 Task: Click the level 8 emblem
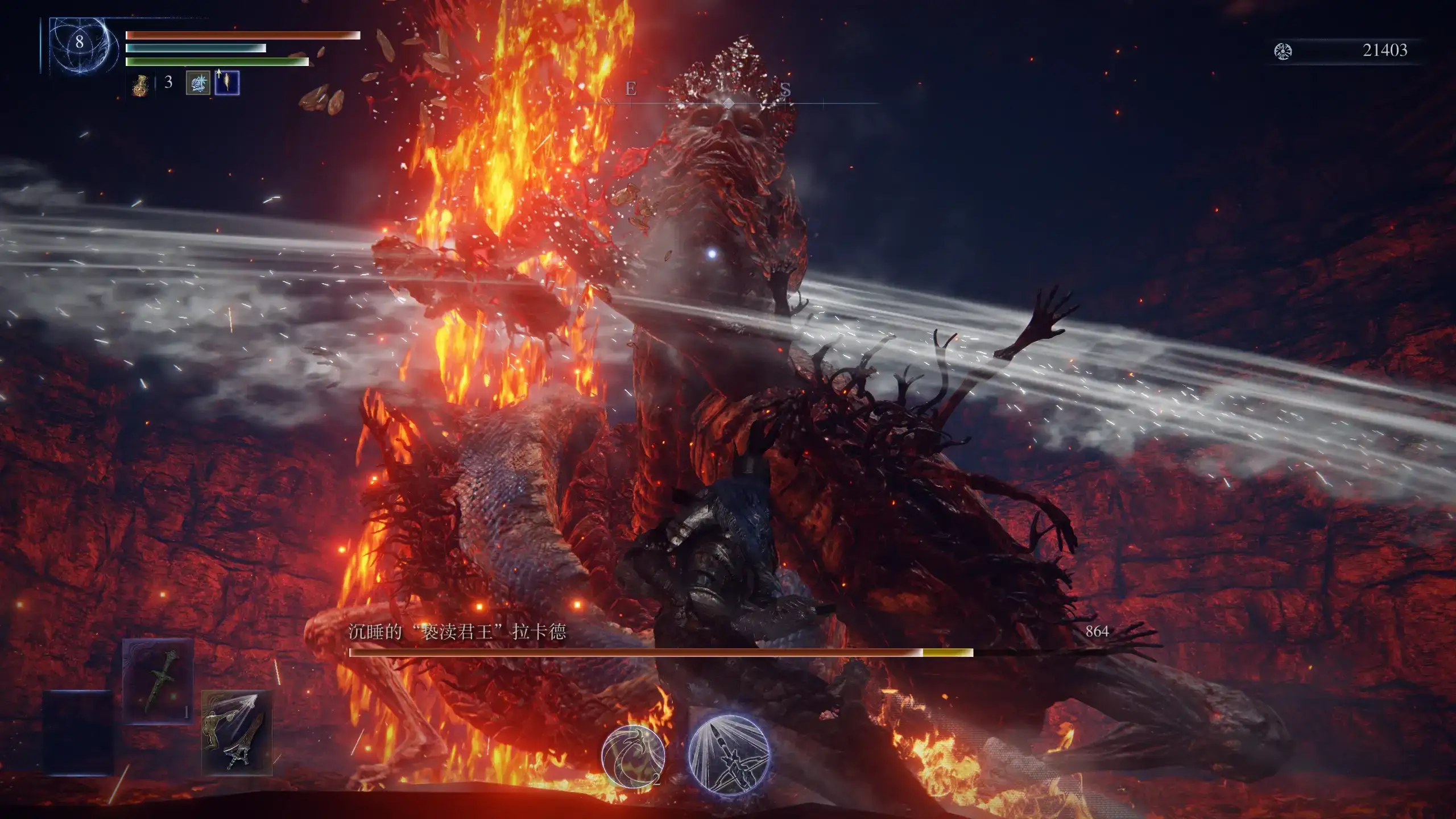tap(79, 43)
